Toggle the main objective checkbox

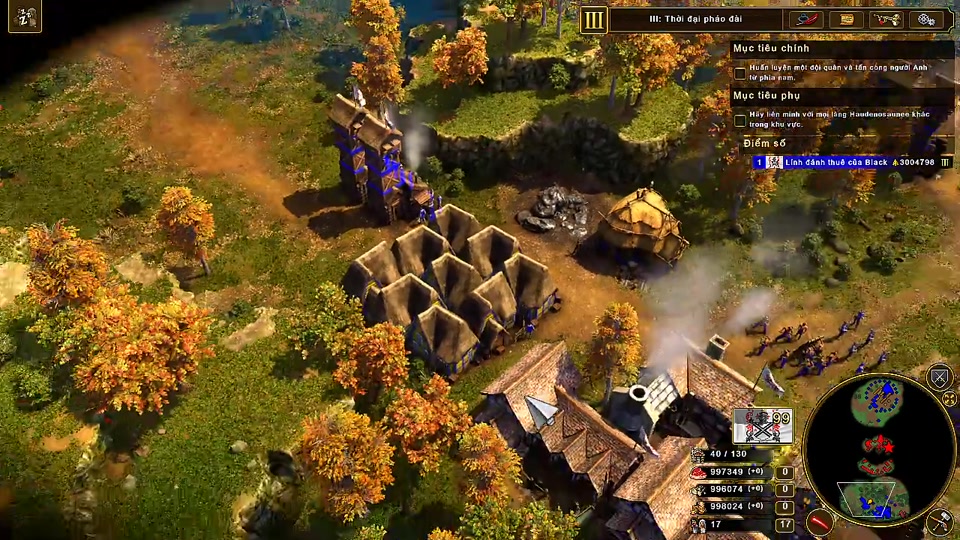click(x=740, y=73)
